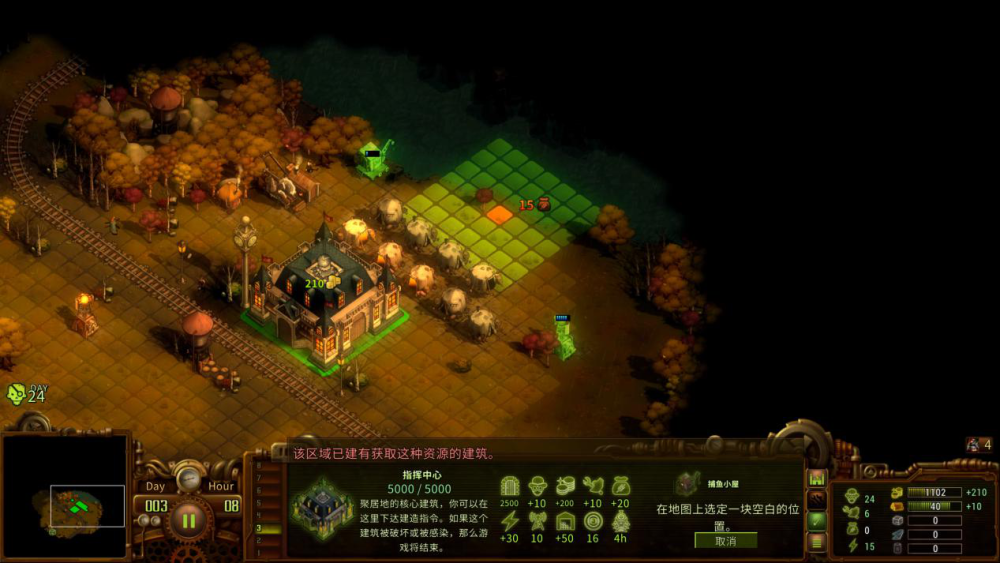The width and height of the screenshot is (1000, 563).
Task: Open the green hamburger menu button
Action: [817, 542]
